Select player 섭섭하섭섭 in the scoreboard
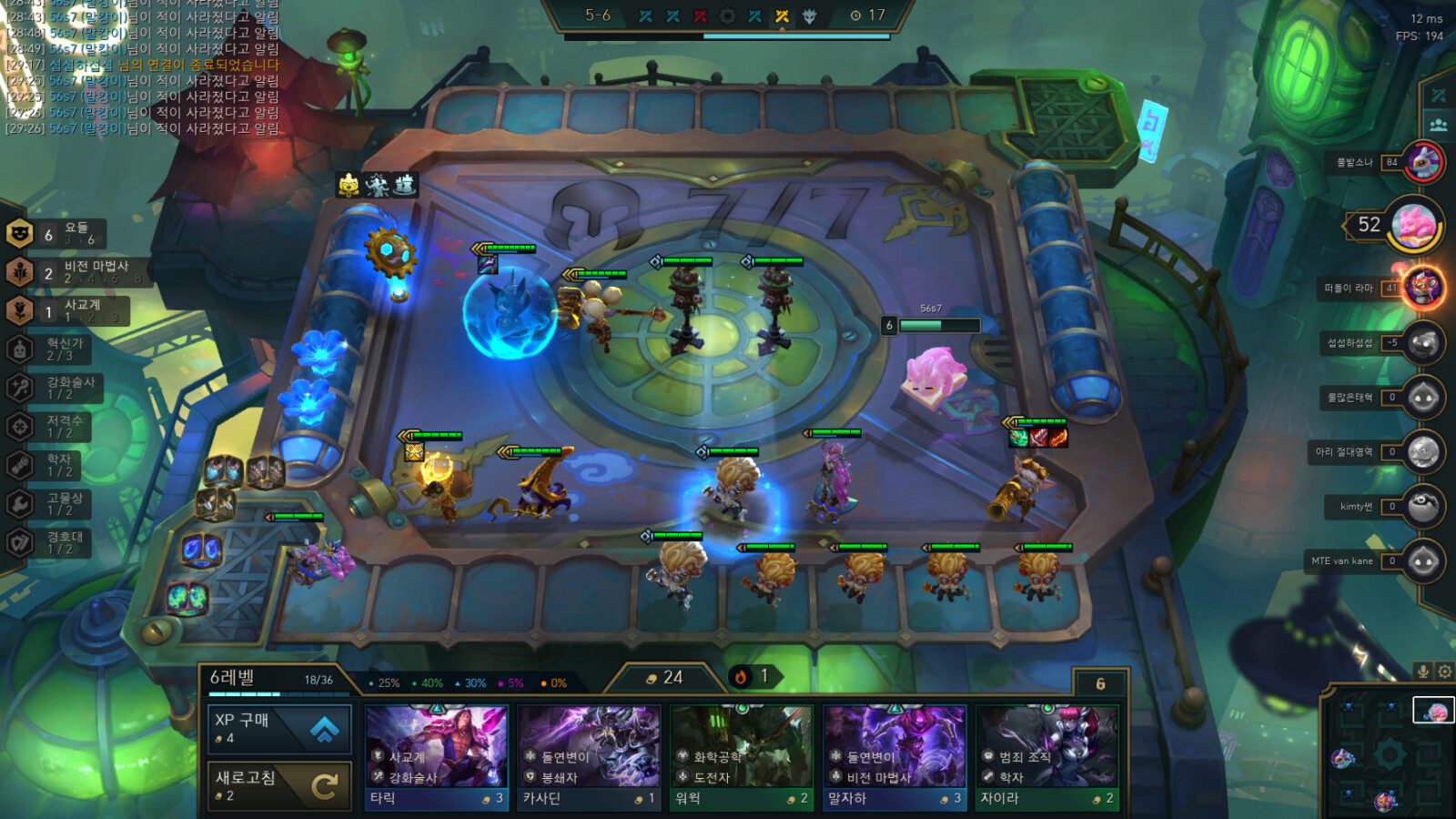The height and width of the screenshot is (819, 1456). [1422, 343]
